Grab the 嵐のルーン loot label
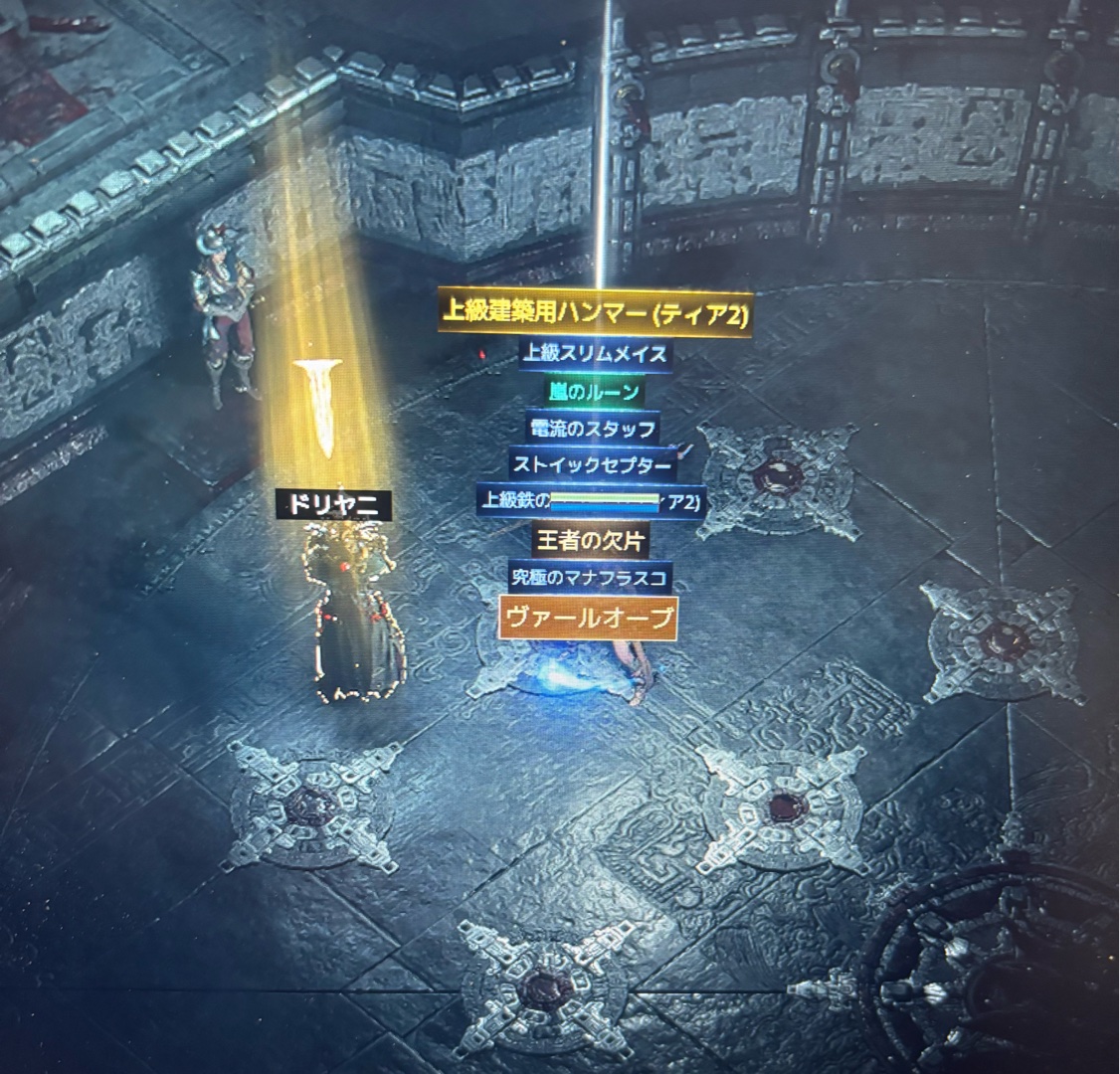The width and height of the screenshot is (1120, 1074). (x=593, y=391)
